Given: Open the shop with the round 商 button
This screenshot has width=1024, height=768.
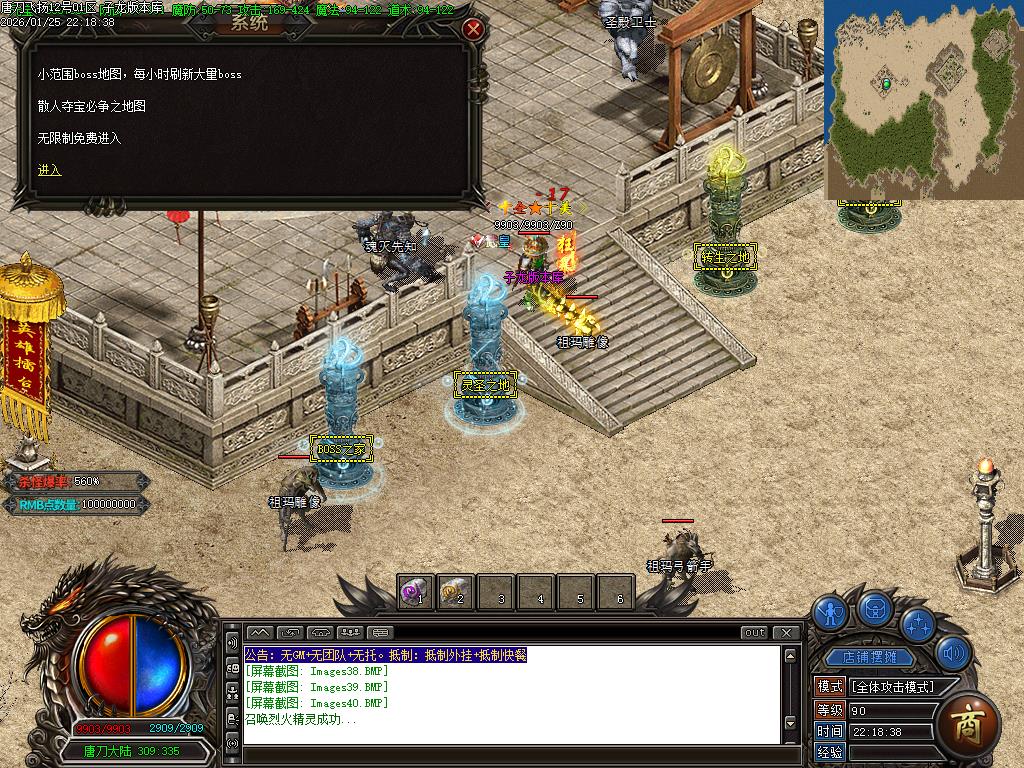Looking at the screenshot, I should [968, 723].
